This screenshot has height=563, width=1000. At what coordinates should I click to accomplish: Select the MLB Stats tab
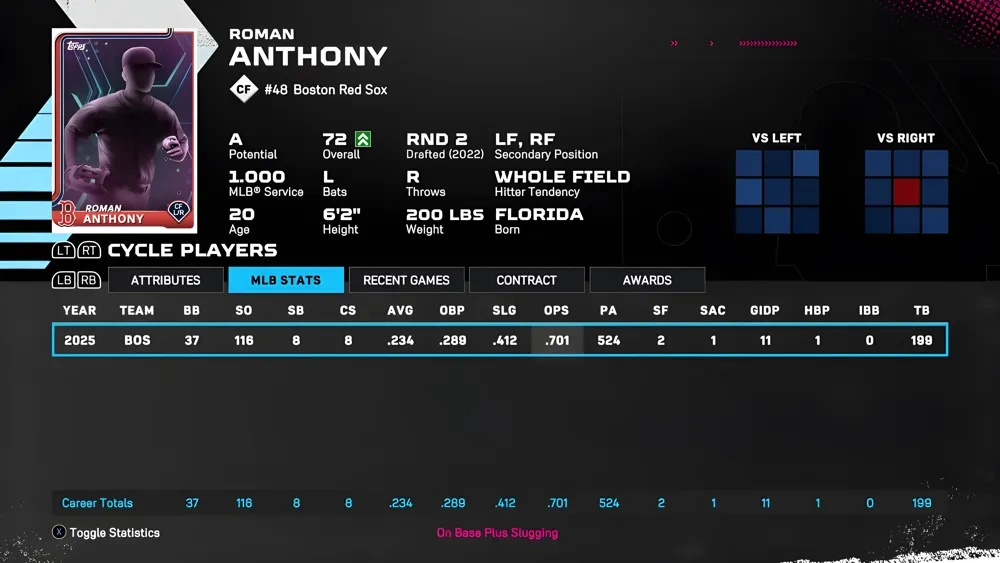pos(286,280)
